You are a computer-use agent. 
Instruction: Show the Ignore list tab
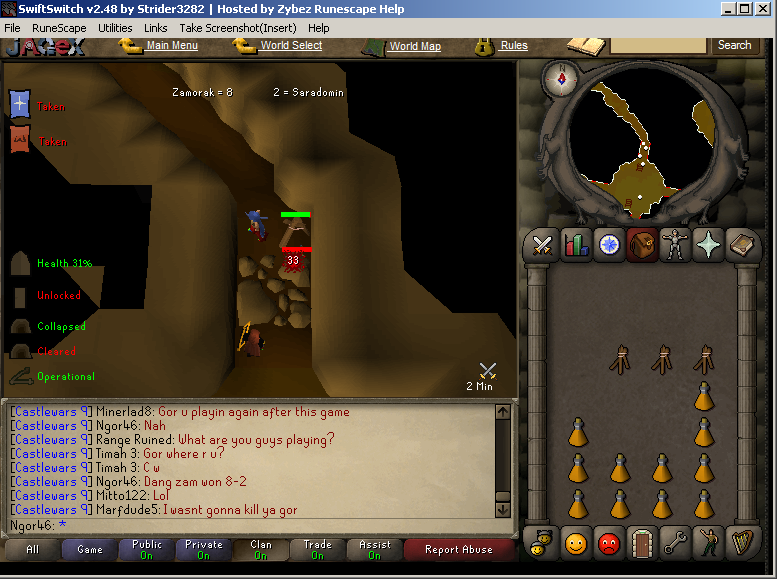point(609,543)
